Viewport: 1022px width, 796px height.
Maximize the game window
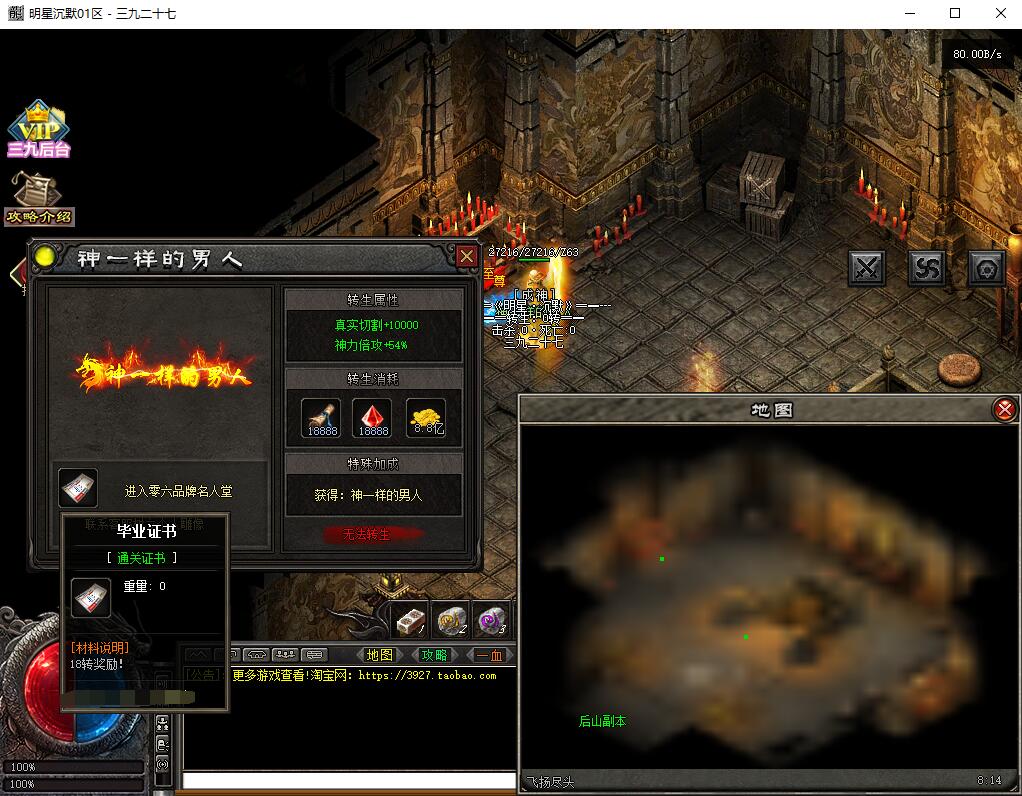955,14
